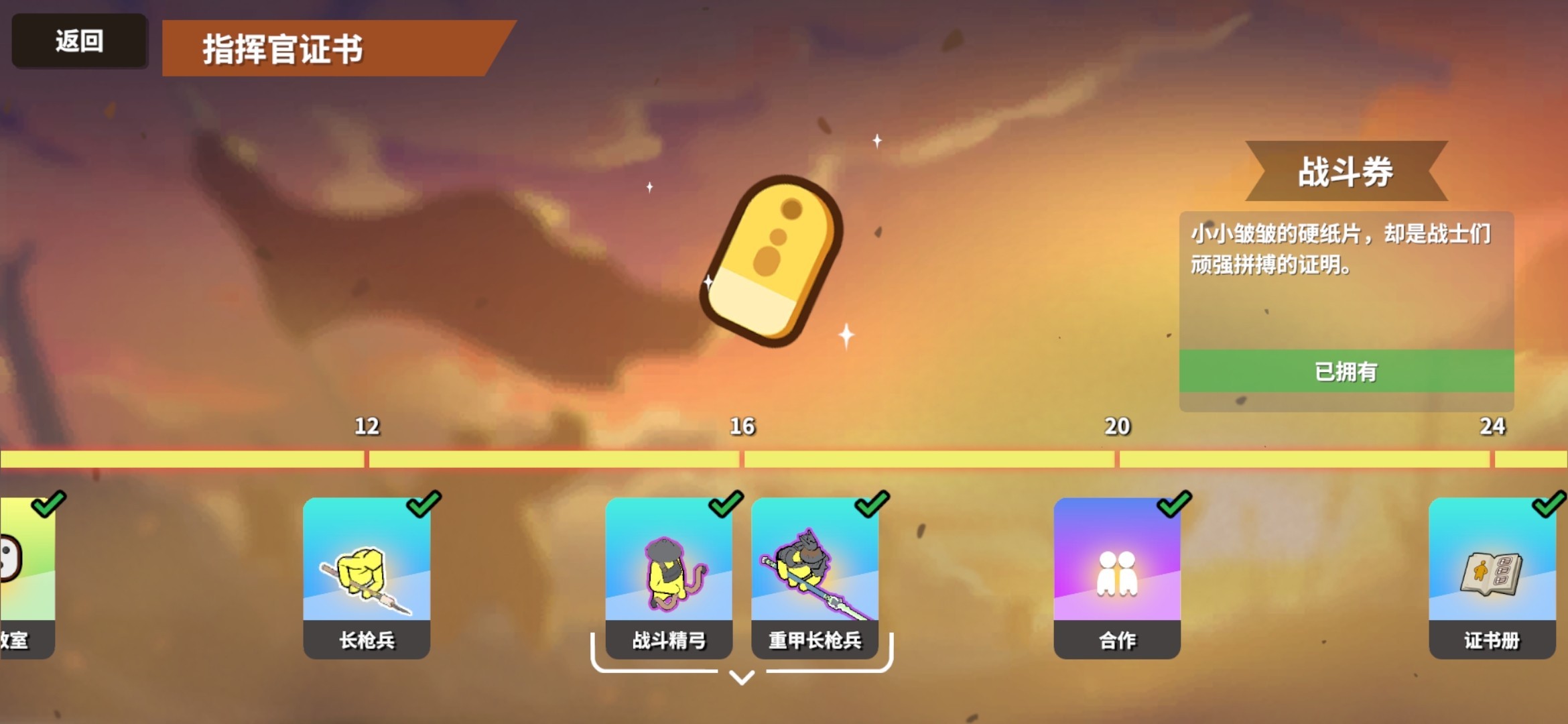
Task: Click the green 已拥有 owned button
Action: tap(1347, 373)
